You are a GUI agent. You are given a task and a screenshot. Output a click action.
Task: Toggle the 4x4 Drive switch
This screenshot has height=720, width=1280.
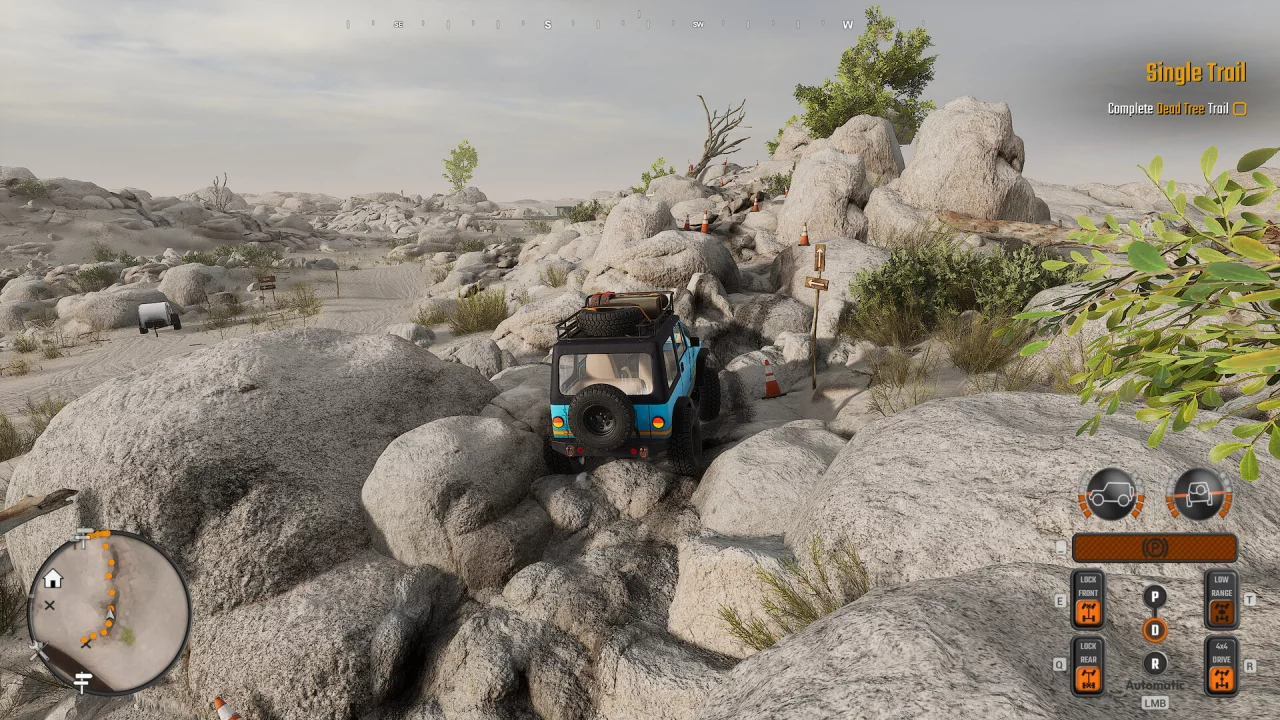1221,666
